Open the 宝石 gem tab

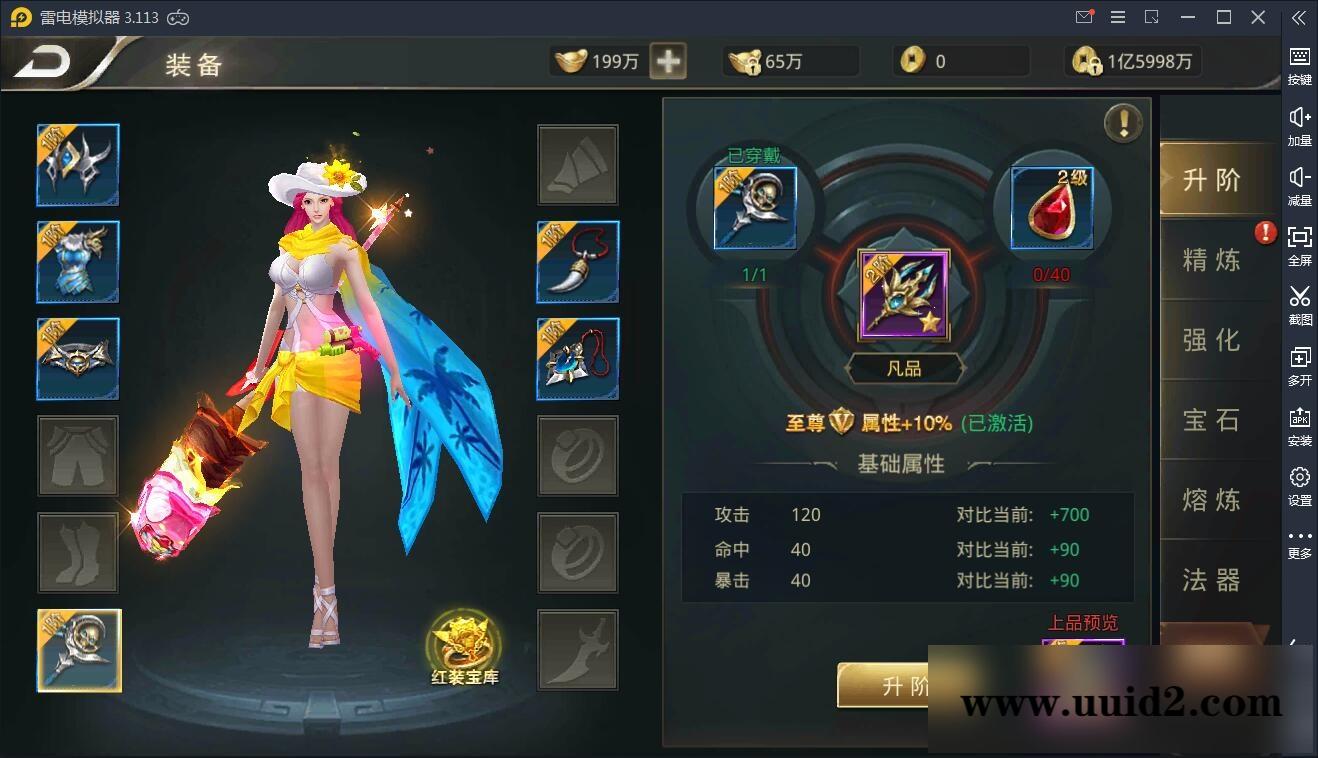(1211, 420)
